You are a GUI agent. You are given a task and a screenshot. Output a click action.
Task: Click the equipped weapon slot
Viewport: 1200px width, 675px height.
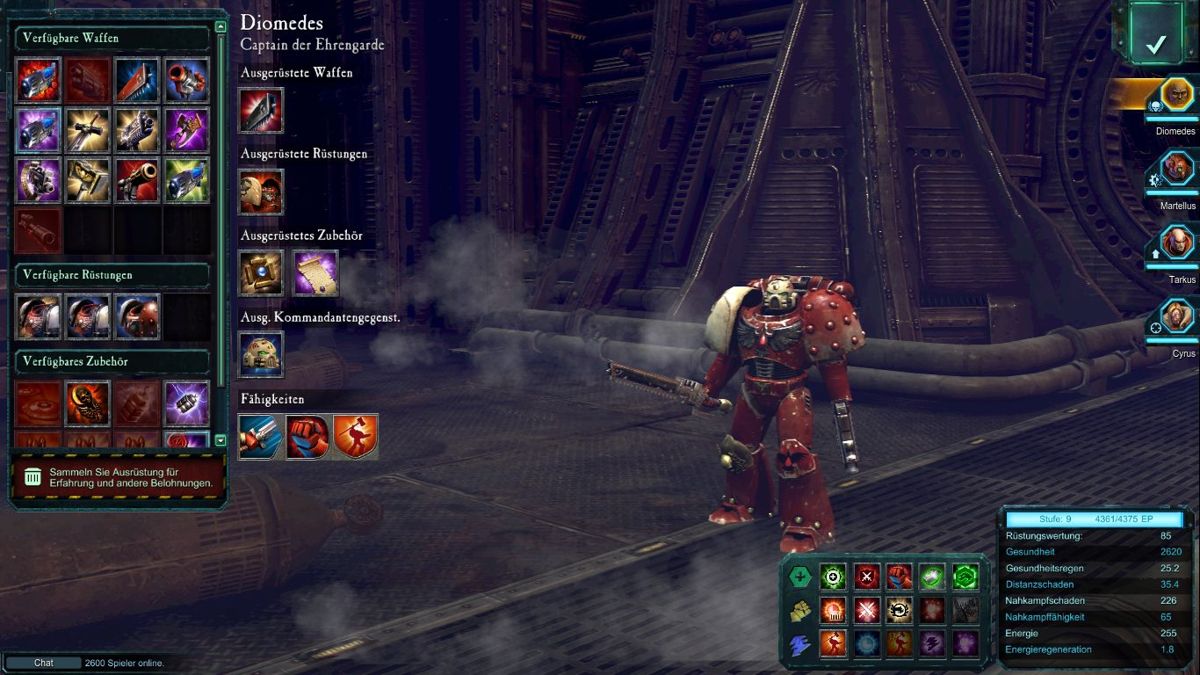pos(261,110)
